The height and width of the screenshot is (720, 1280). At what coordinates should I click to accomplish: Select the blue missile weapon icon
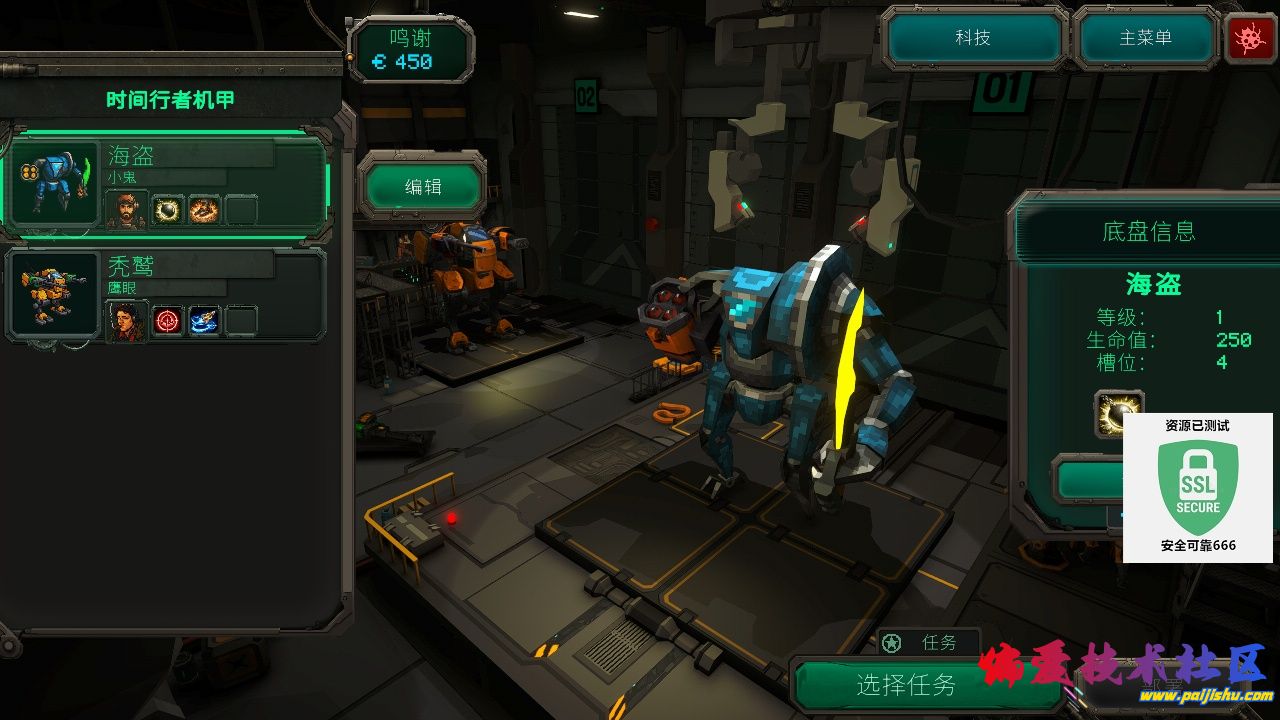pos(204,321)
